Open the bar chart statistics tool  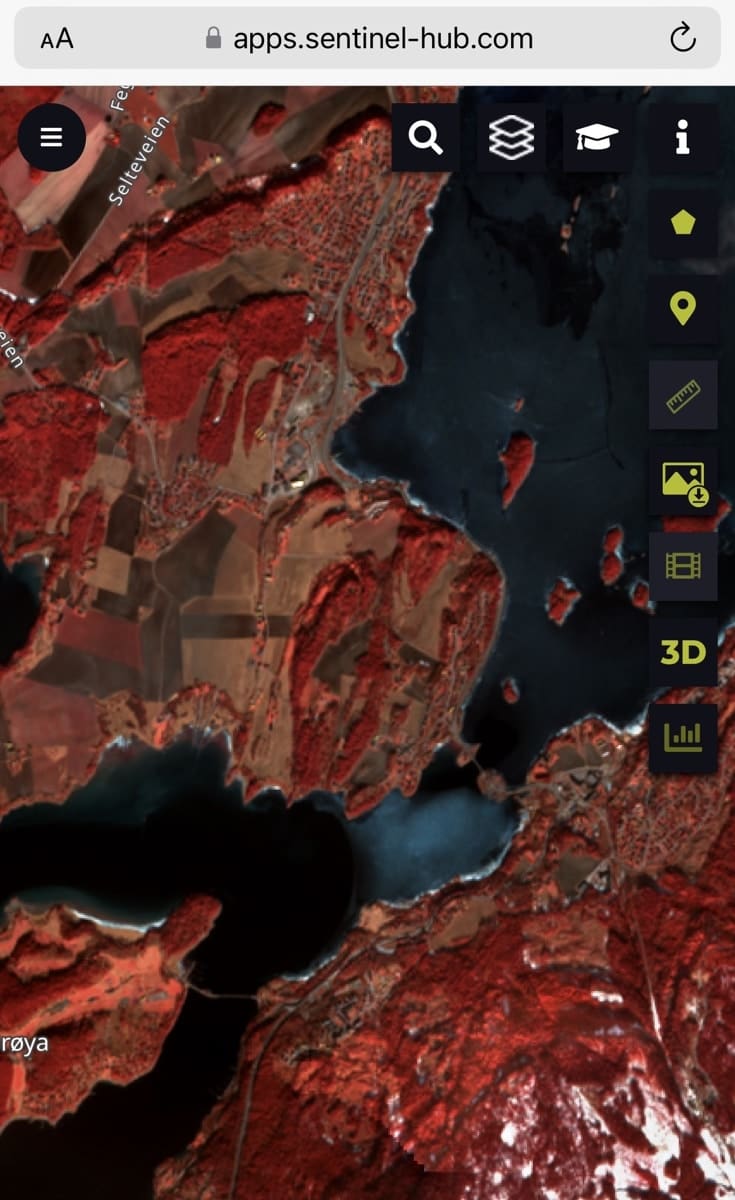(683, 739)
